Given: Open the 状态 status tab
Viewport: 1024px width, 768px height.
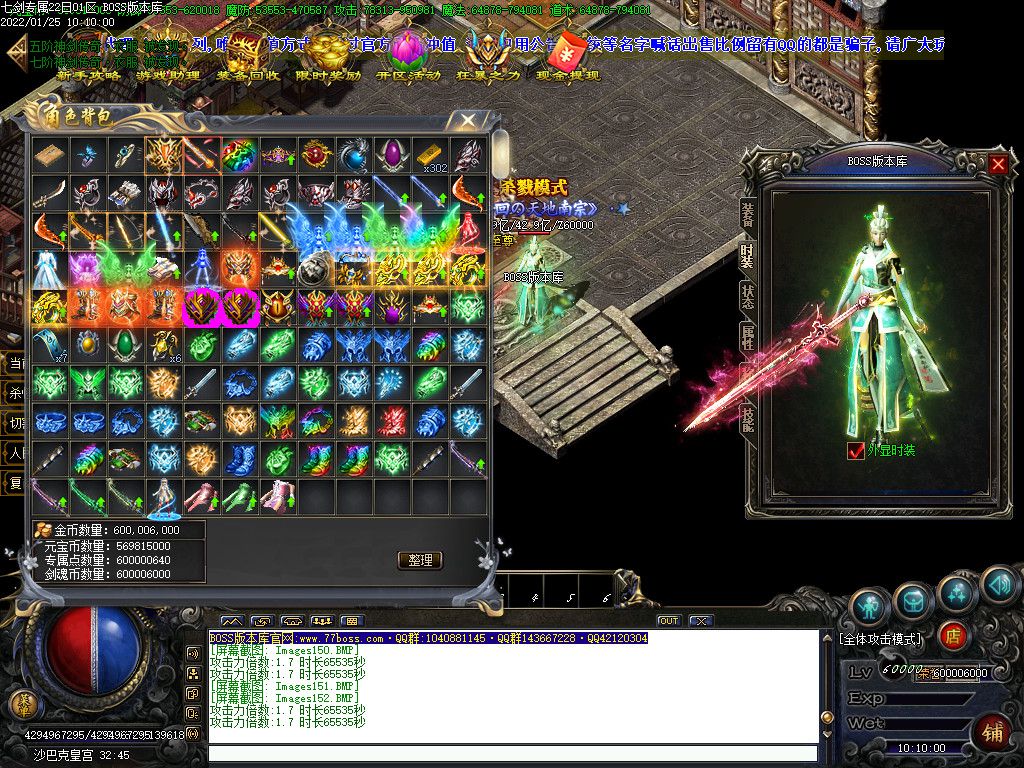Looking at the screenshot, I should 747,297.
